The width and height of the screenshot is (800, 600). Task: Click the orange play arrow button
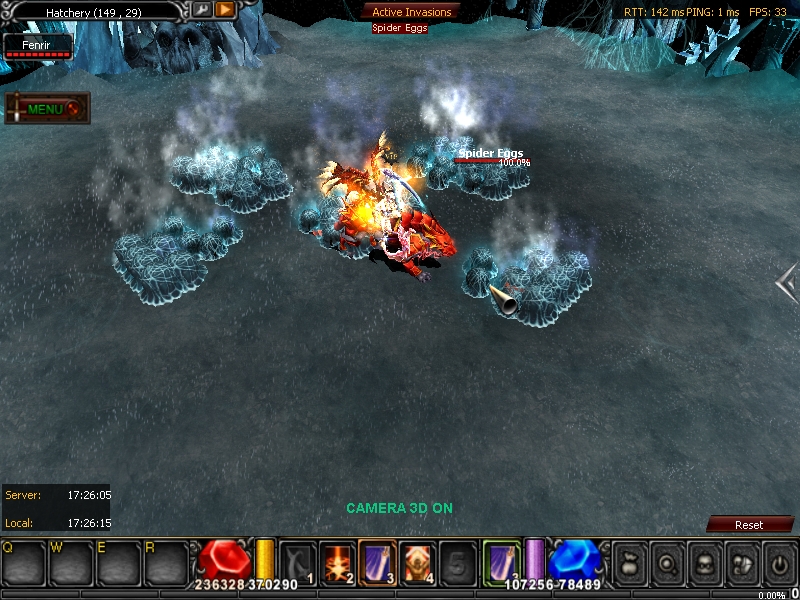[x=225, y=10]
